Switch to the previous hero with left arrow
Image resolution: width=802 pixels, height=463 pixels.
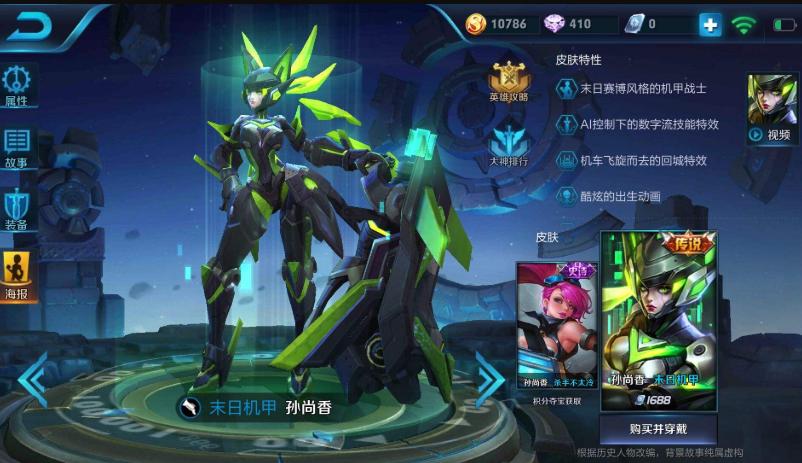point(32,379)
